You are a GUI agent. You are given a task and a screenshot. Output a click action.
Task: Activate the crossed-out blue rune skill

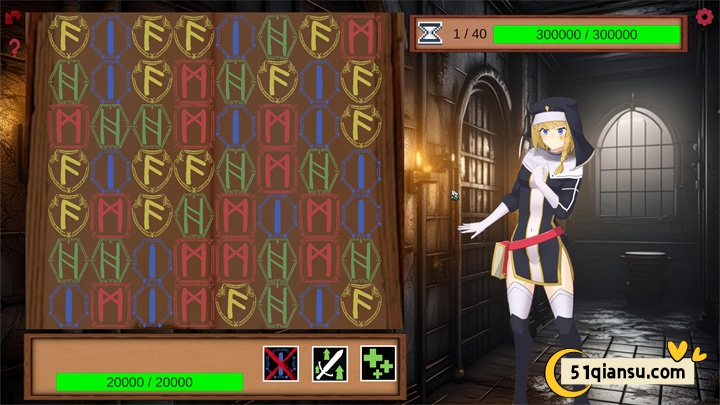280,362
